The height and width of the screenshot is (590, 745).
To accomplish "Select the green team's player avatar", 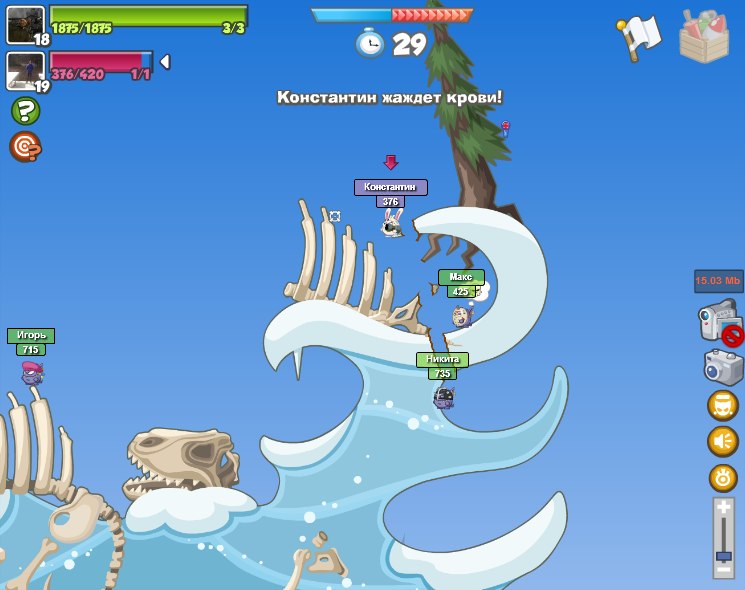I will (25, 24).
